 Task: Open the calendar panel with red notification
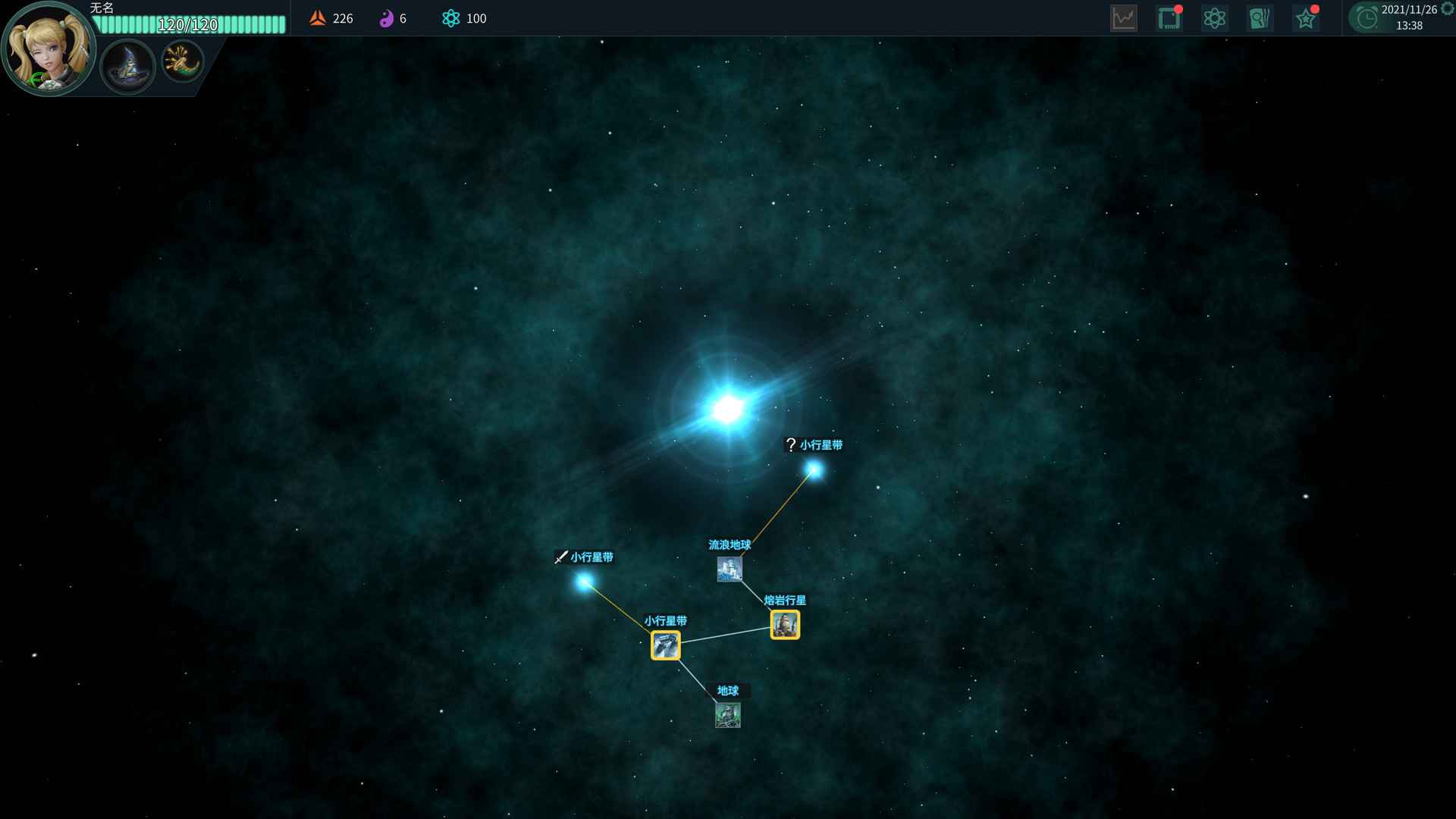click(1169, 17)
